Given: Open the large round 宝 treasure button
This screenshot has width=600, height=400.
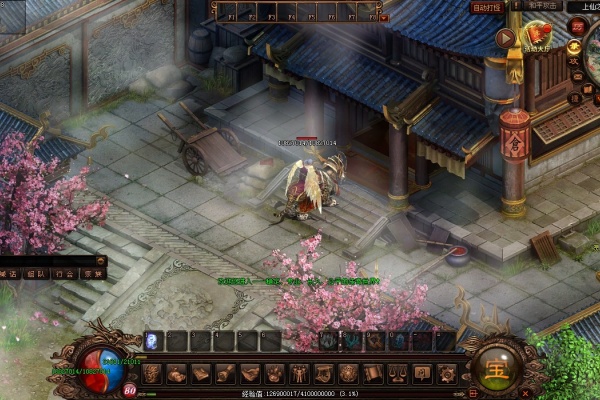Looking at the screenshot, I should coord(498,367).
